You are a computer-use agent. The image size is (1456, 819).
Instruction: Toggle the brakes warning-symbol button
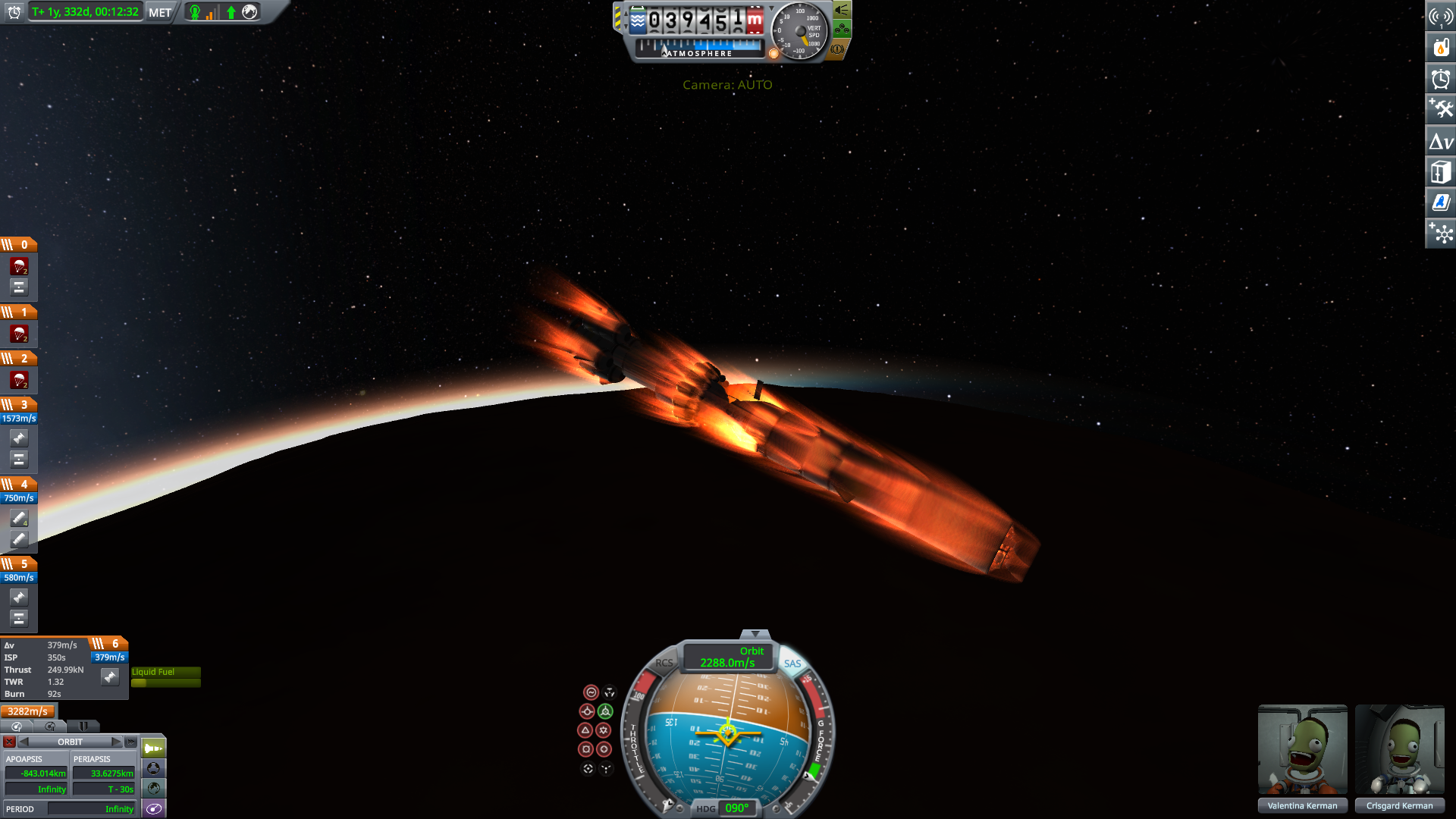(837, 49)
